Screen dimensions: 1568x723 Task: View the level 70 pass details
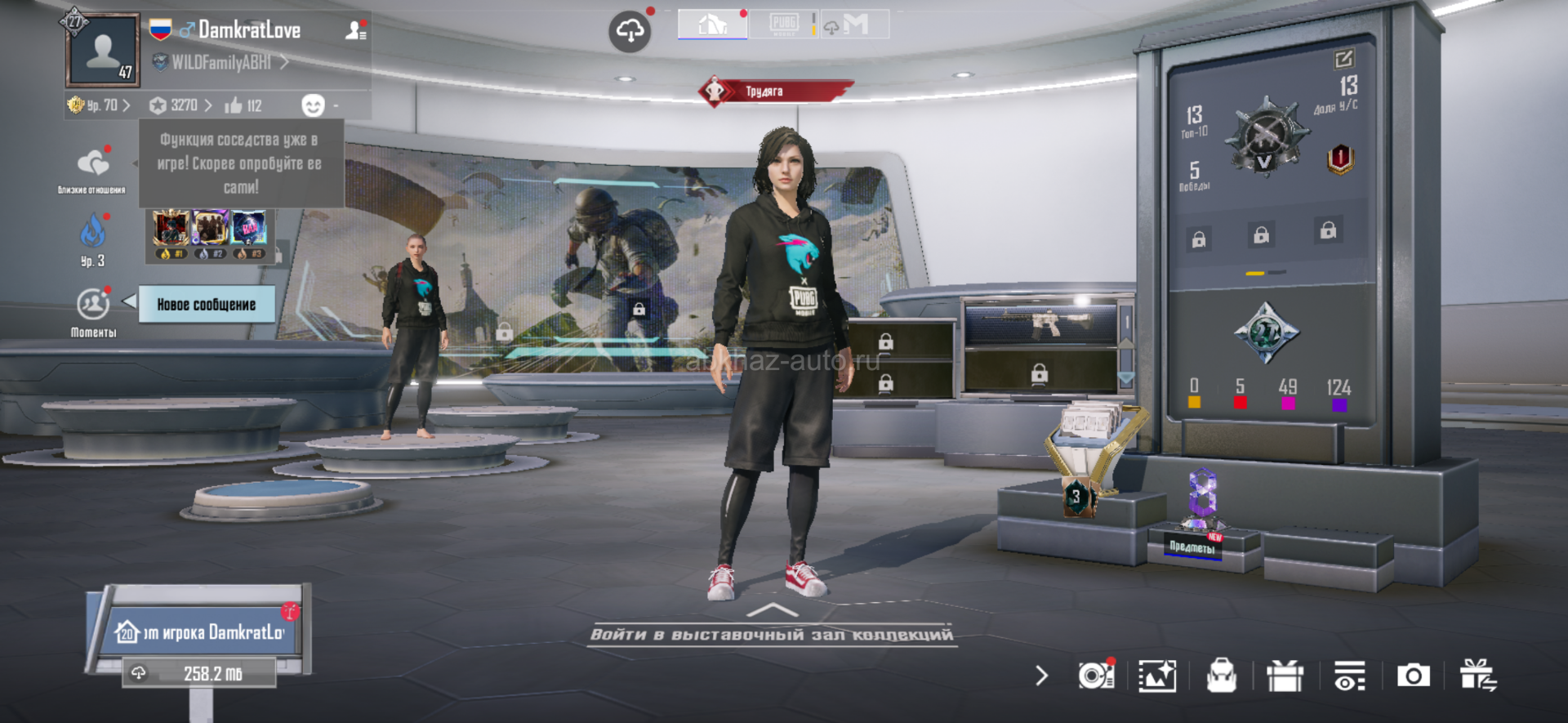(100, 105)
